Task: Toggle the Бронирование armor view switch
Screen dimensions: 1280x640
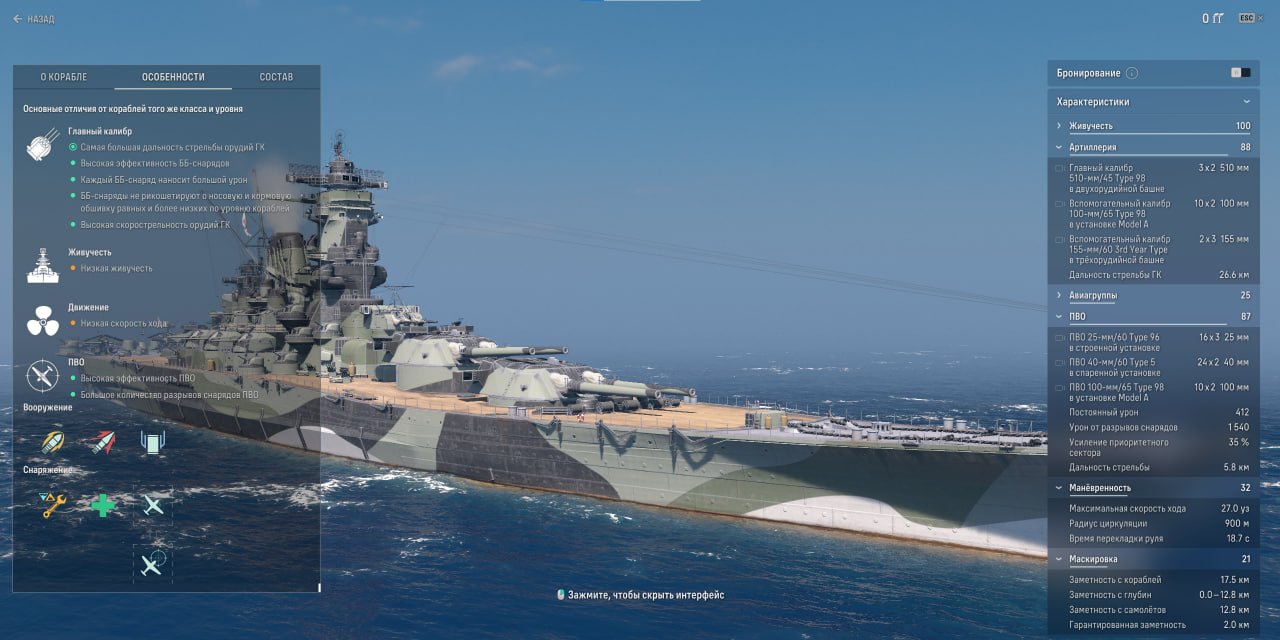Action: [1240, 73]
